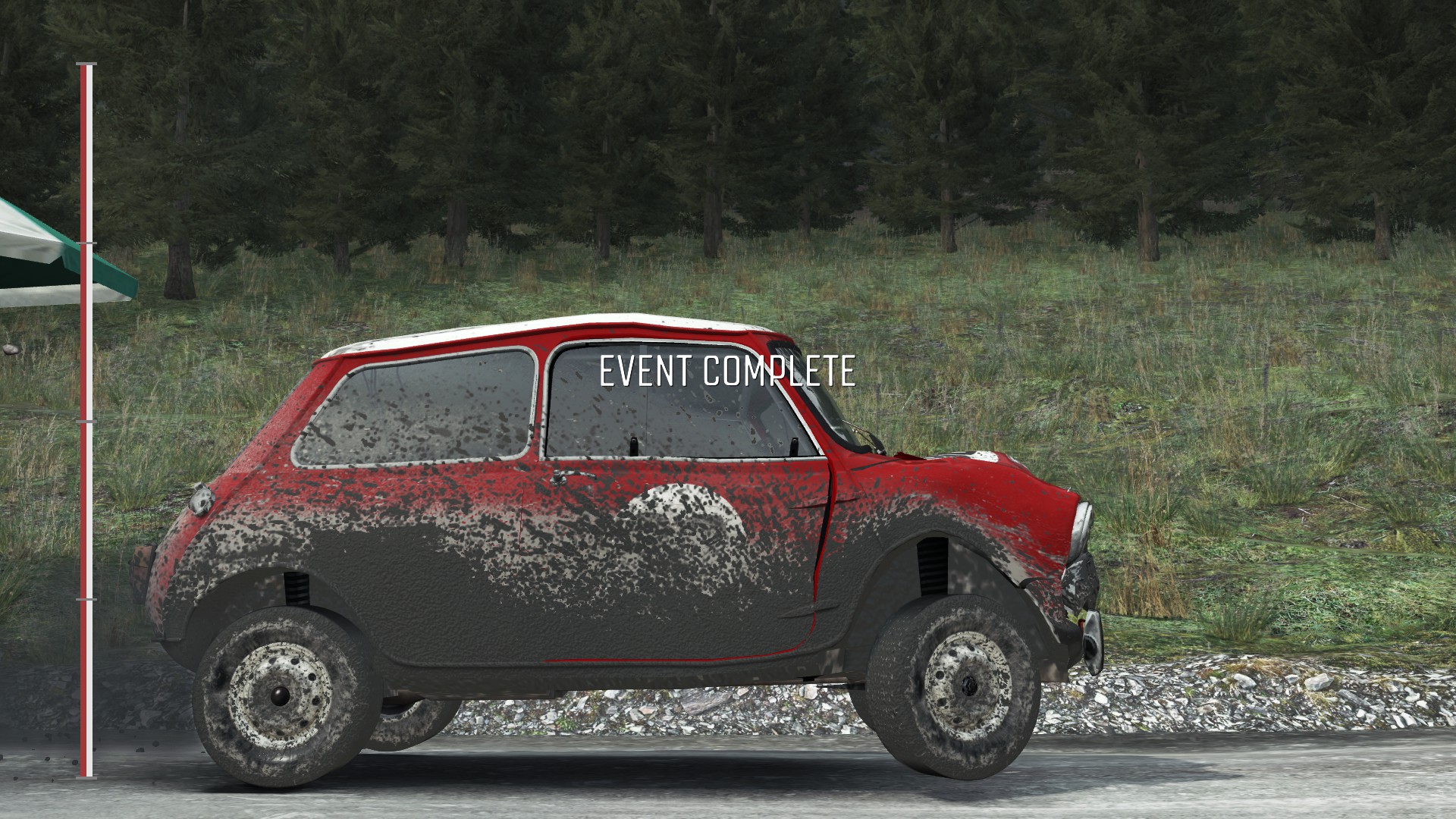
Task: Click the middle notch of the left timing bar
Action: [x=86, y=422]
